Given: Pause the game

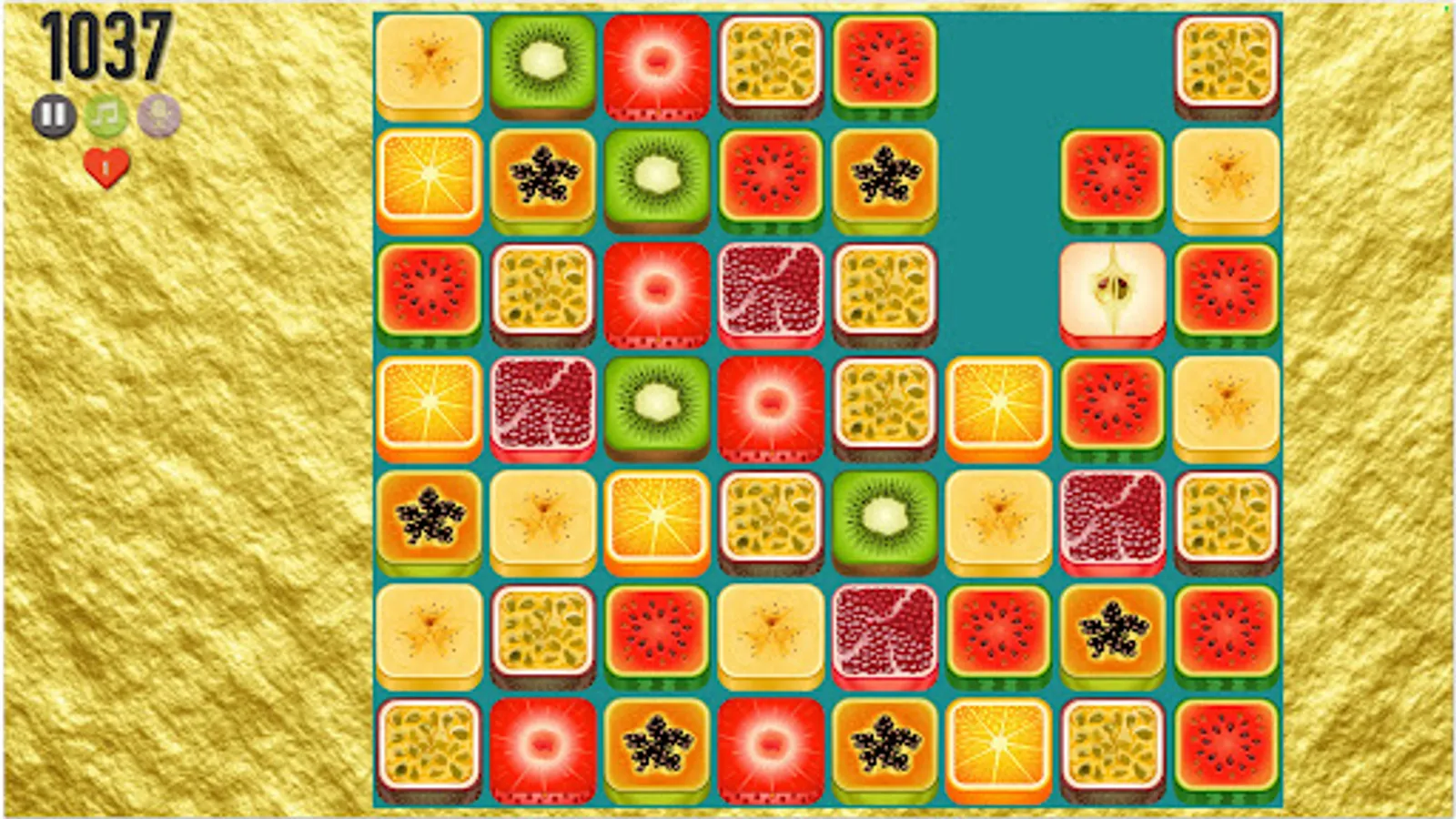Looking at the screenshot, I should coord(55,116).
